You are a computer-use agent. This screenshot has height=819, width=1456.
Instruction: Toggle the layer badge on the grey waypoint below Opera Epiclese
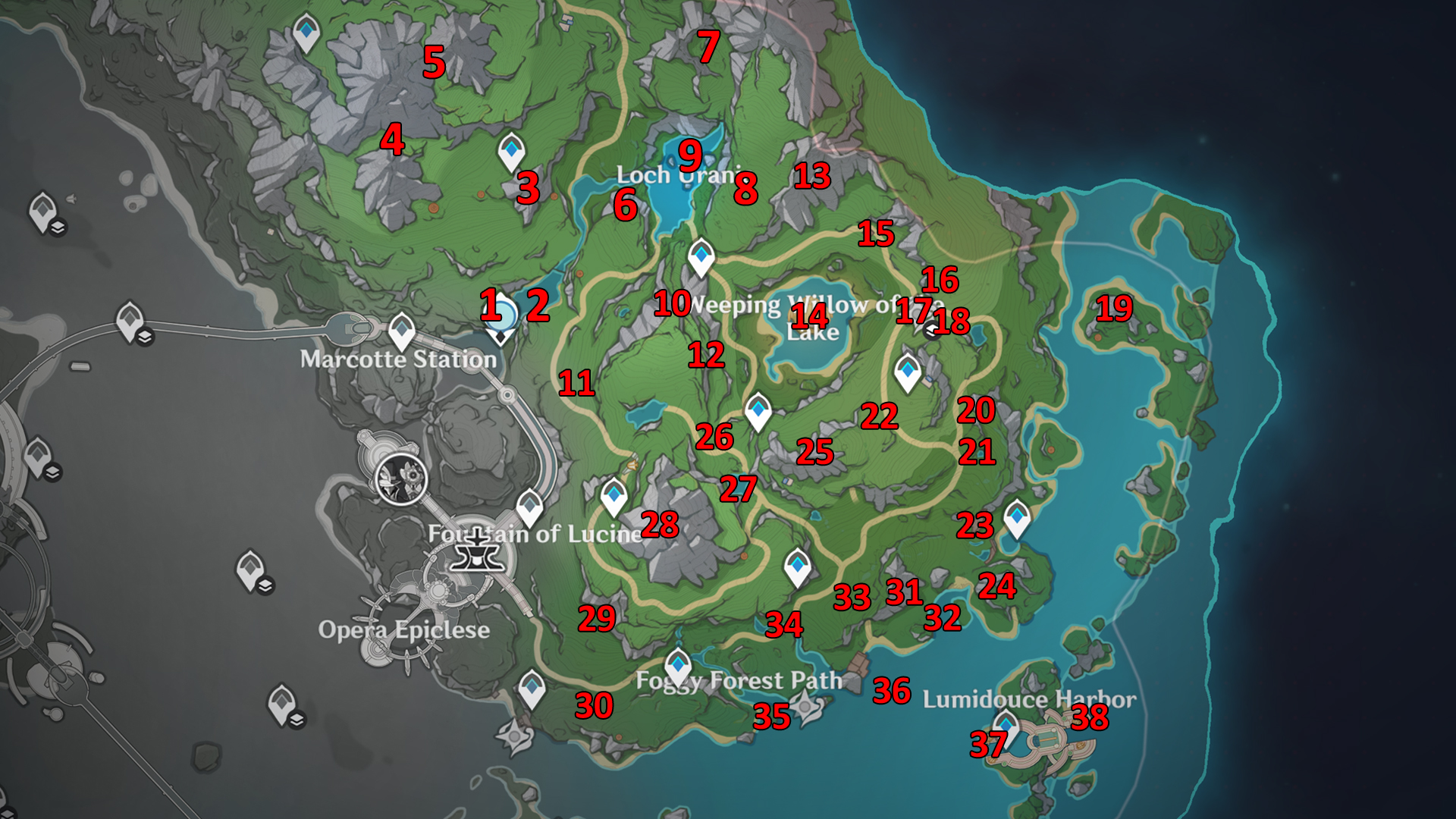coord(297,720)
